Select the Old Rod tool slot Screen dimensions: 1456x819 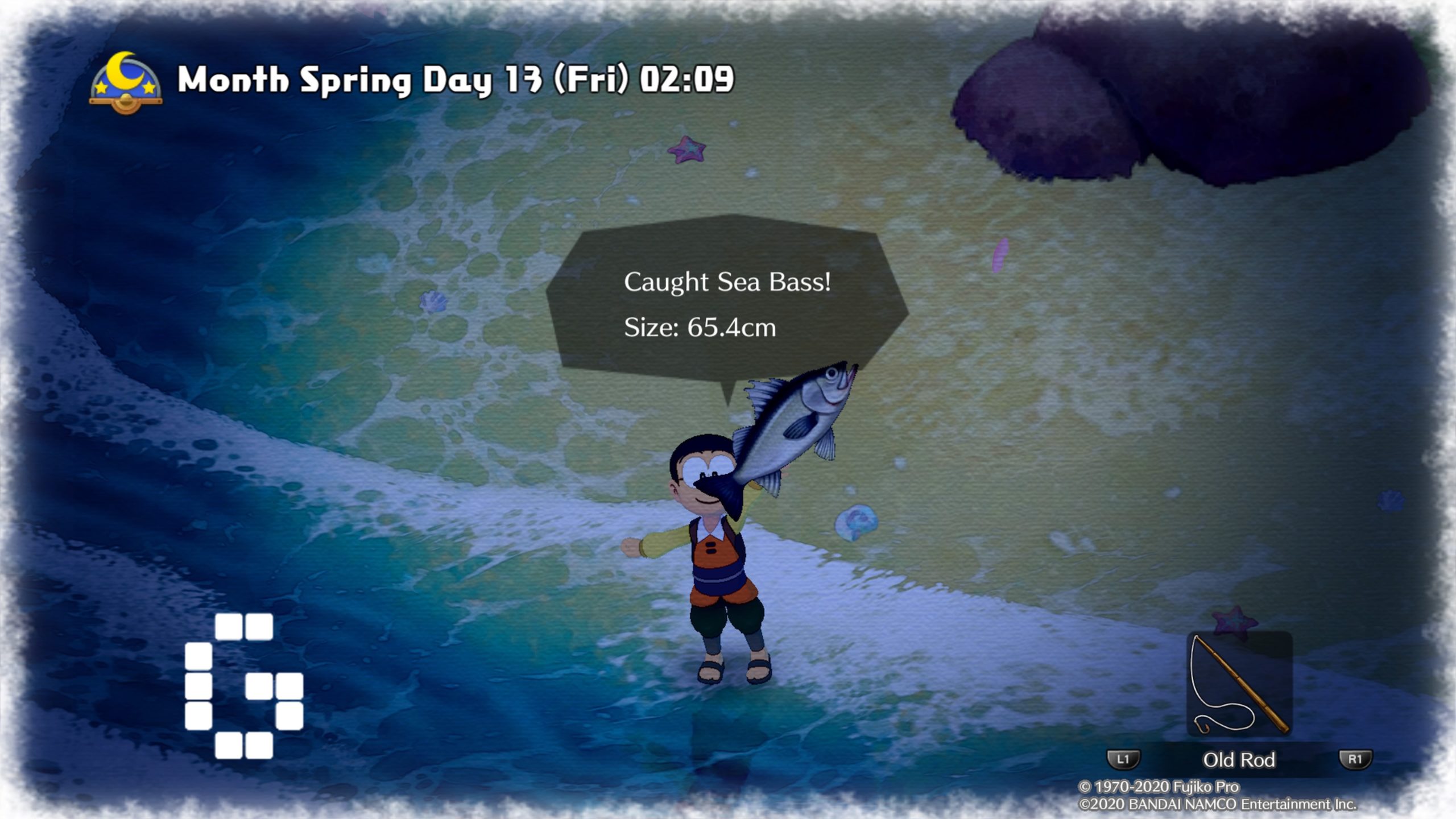pos(1239,684)
